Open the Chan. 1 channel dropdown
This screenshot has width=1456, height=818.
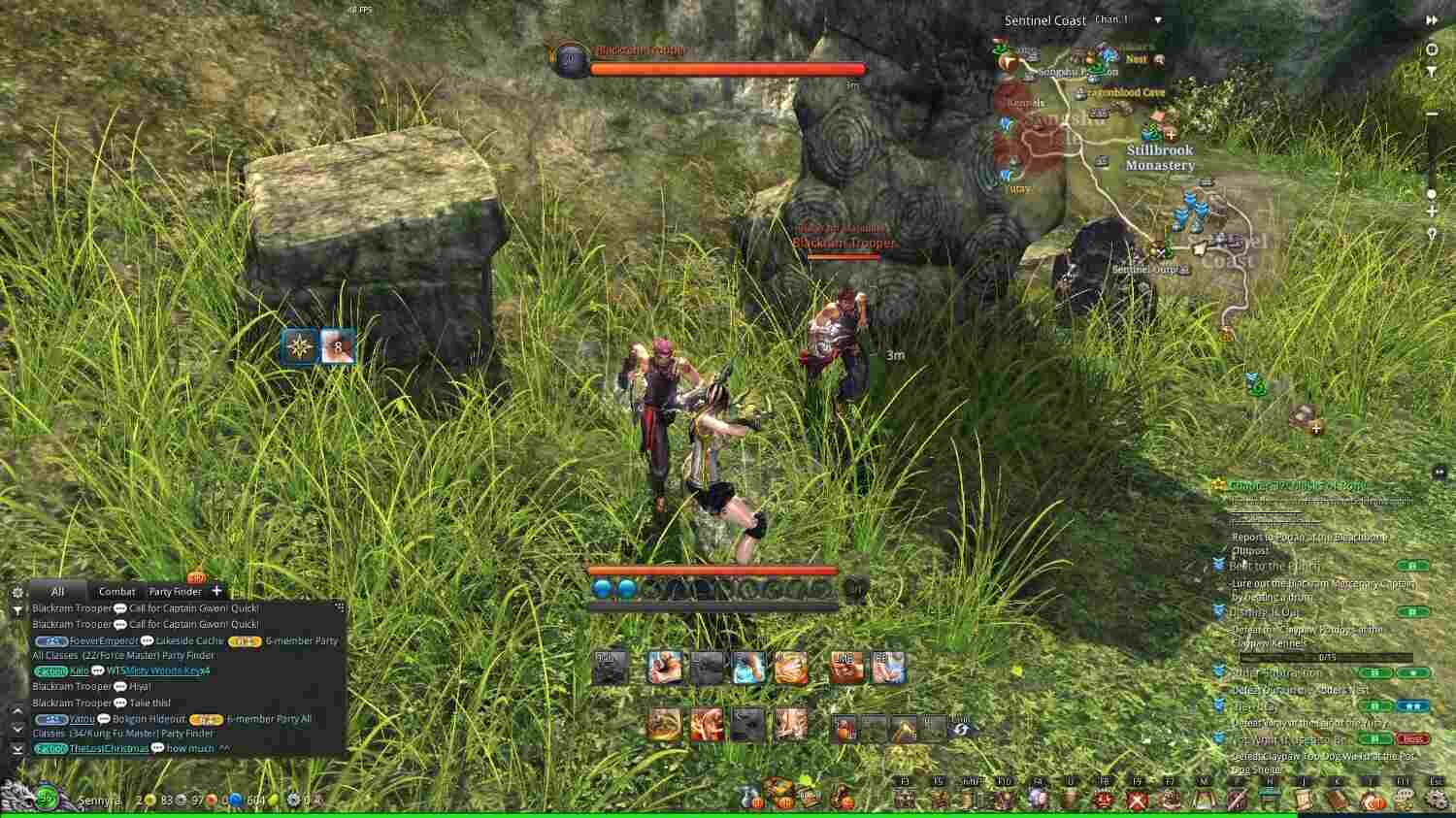point(1157,18)
